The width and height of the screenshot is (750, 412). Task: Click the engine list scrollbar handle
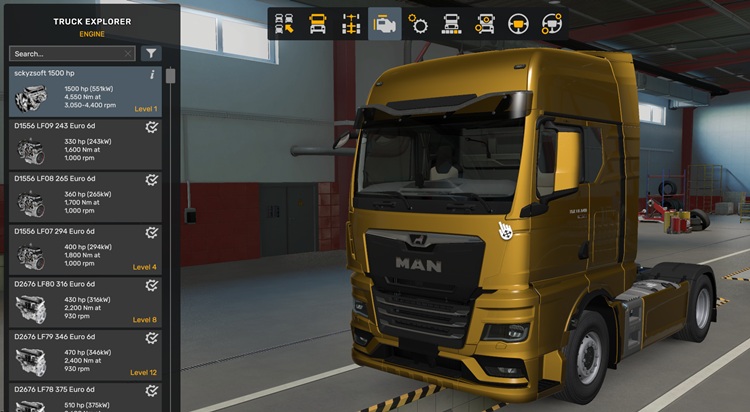tap(171, 76)
